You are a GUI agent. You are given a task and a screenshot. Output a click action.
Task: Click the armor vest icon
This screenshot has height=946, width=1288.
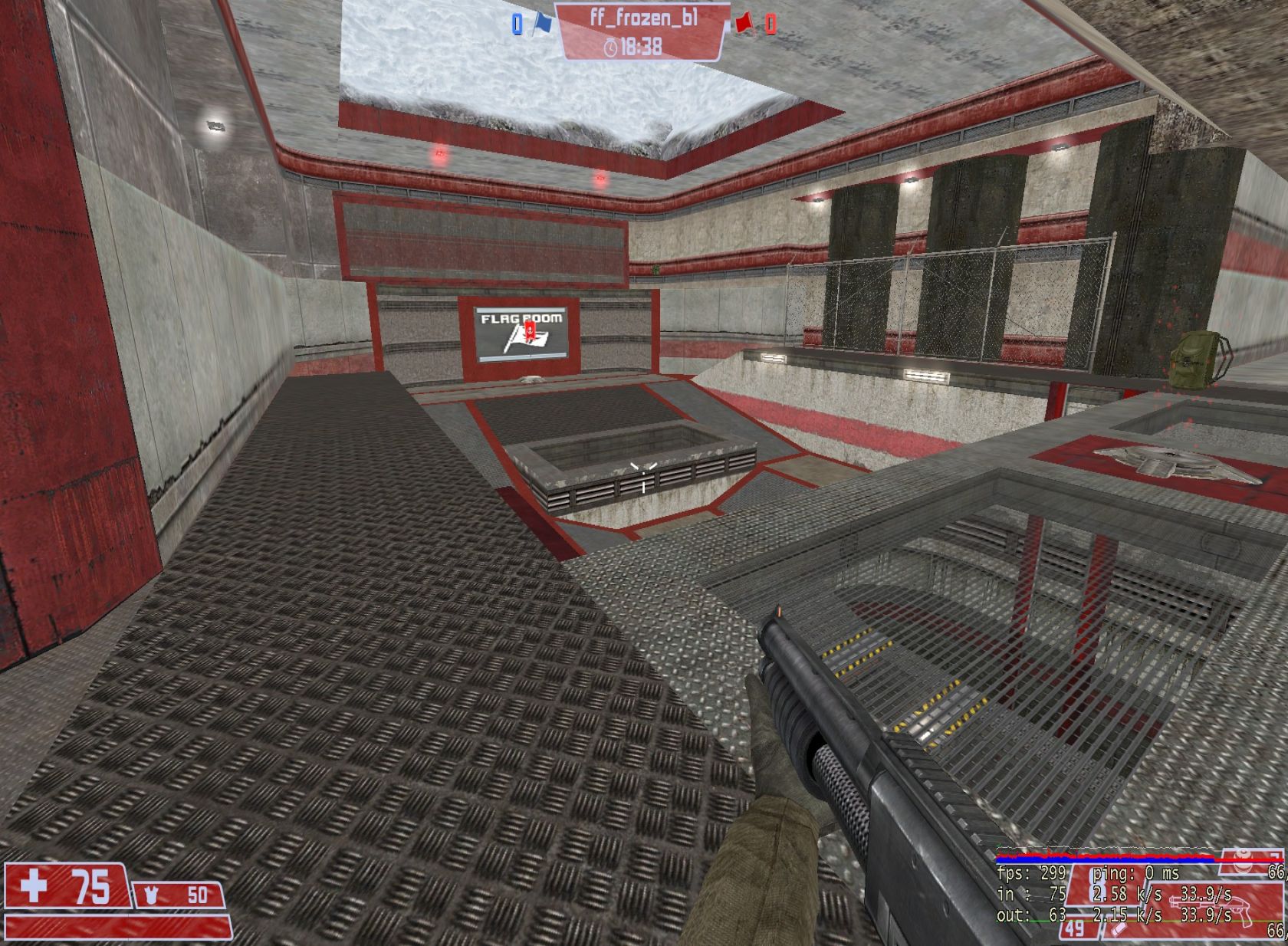pos(150,895)
